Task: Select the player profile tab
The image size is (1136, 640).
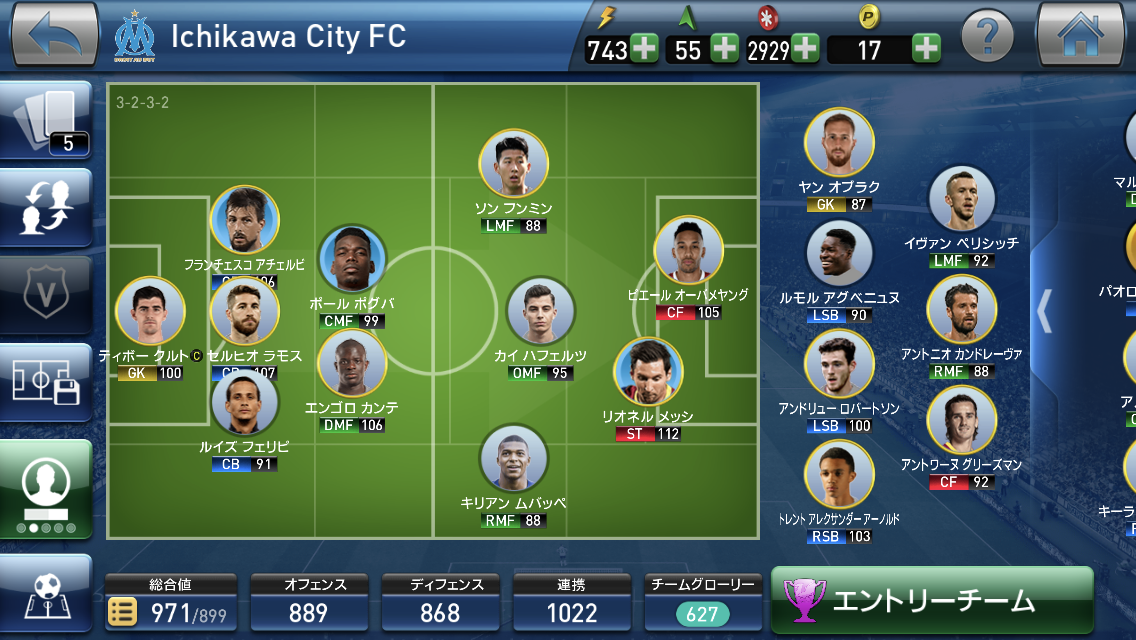Action: click(x=46, y=489)
